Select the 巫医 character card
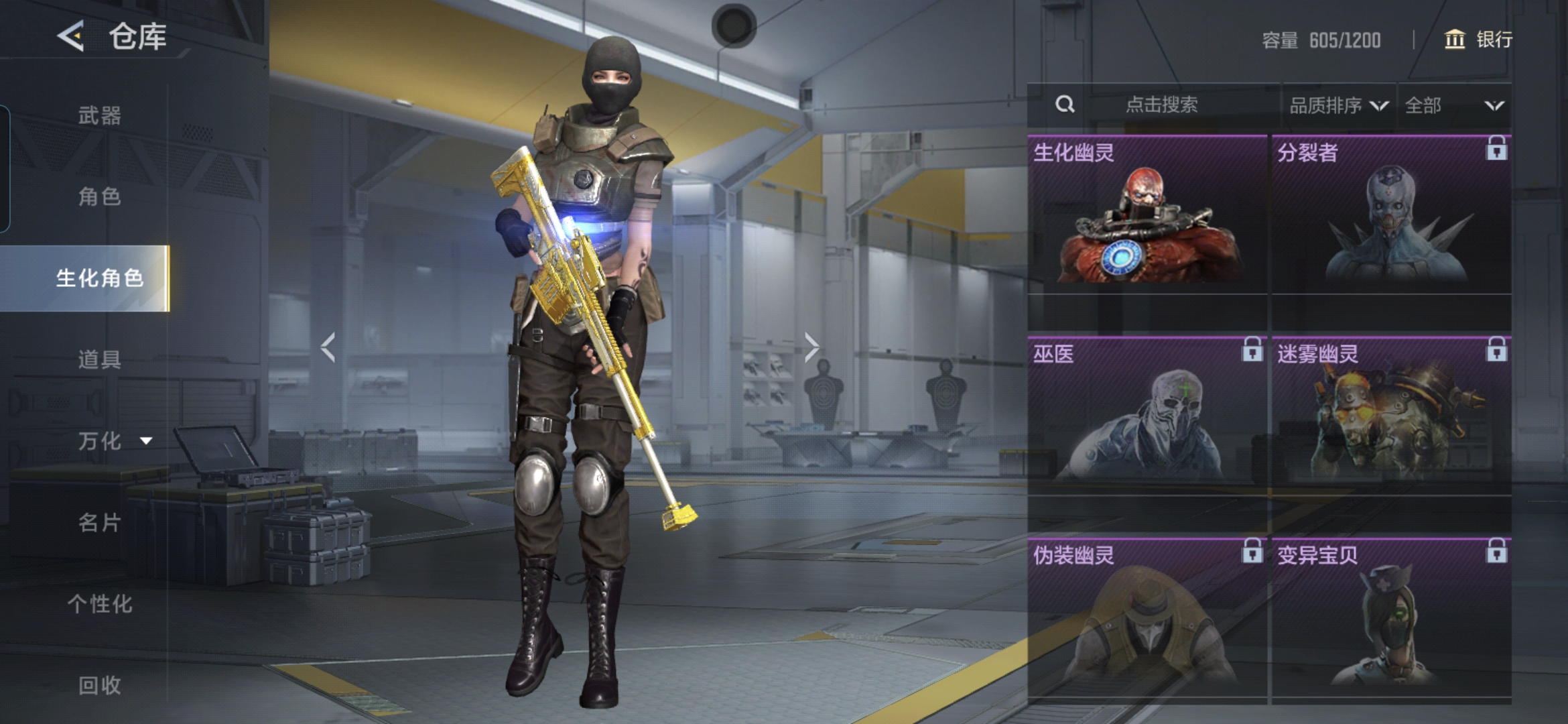Viewport: 1568px width, 724px height. [x=1147, y=416]
